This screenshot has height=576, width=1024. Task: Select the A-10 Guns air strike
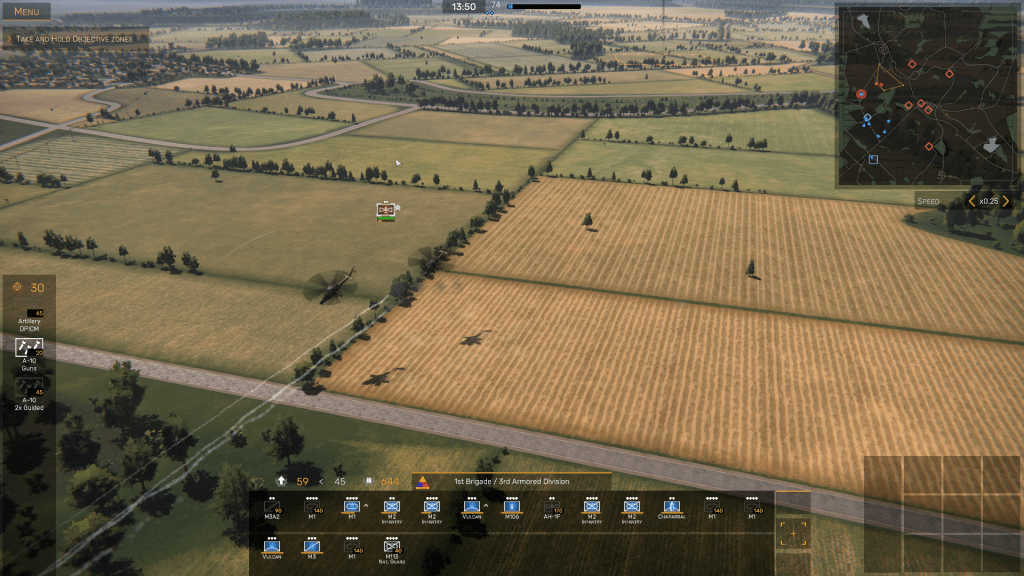pos(29,353)
